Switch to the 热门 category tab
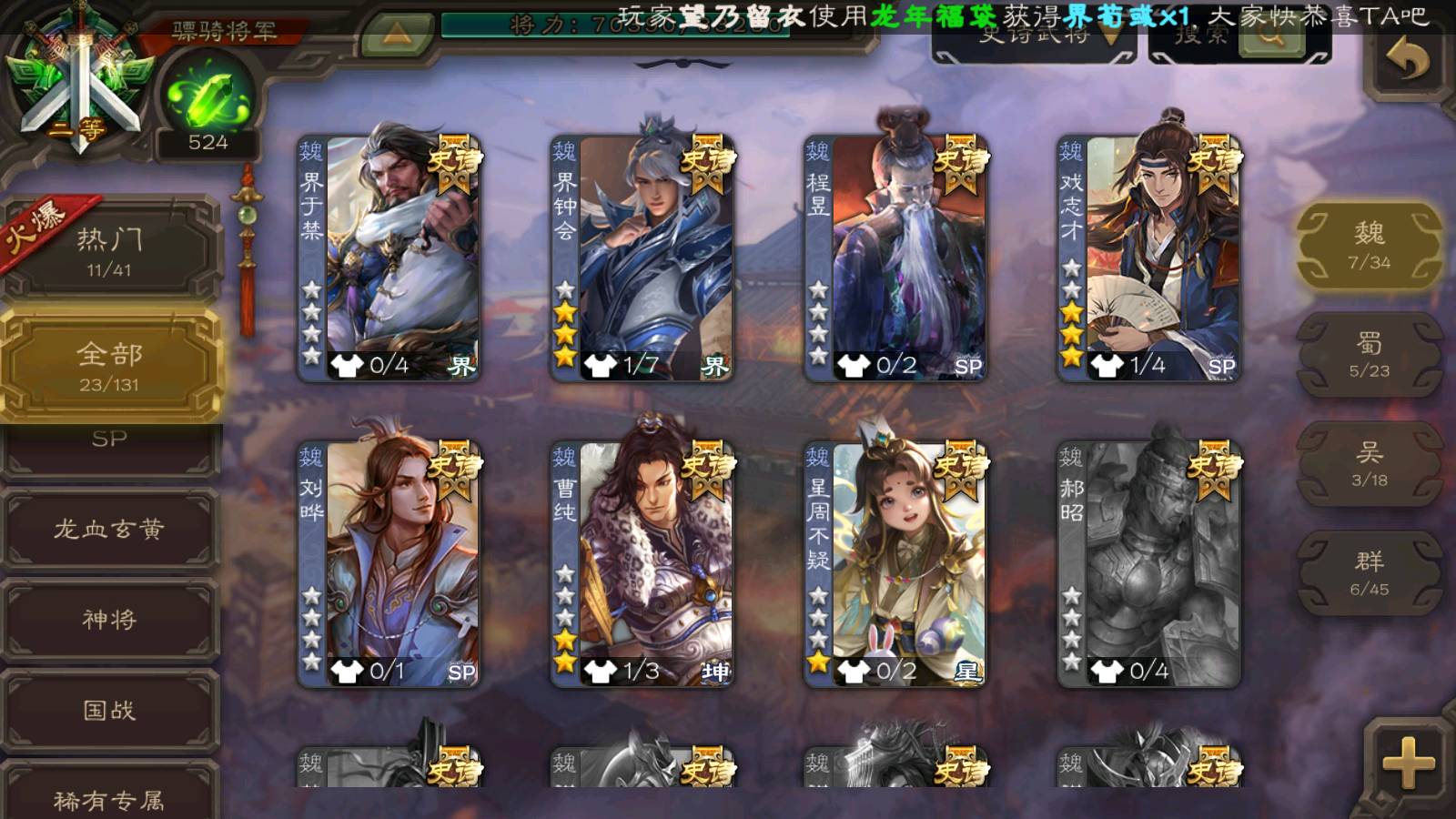The height and width of the screenshot is (819, 1456). [109, 250]
